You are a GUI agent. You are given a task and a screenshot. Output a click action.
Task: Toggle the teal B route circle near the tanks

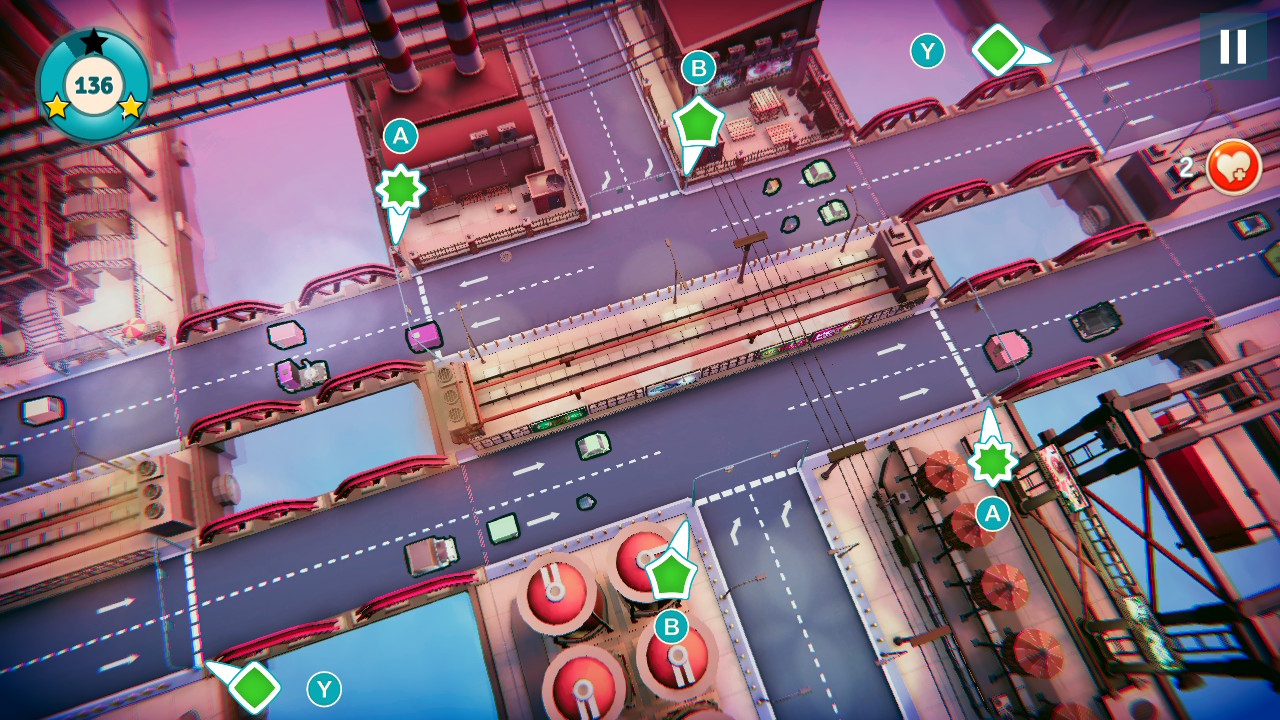[671, 627]
